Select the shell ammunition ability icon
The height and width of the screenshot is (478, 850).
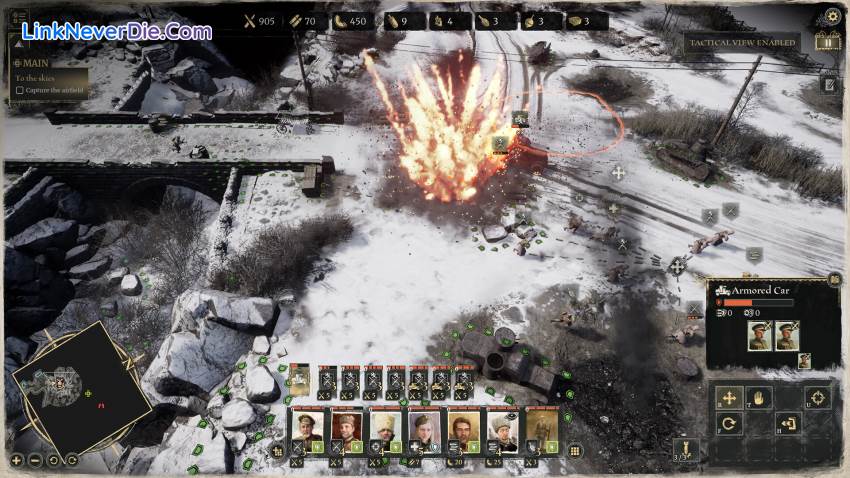[685, 448]
